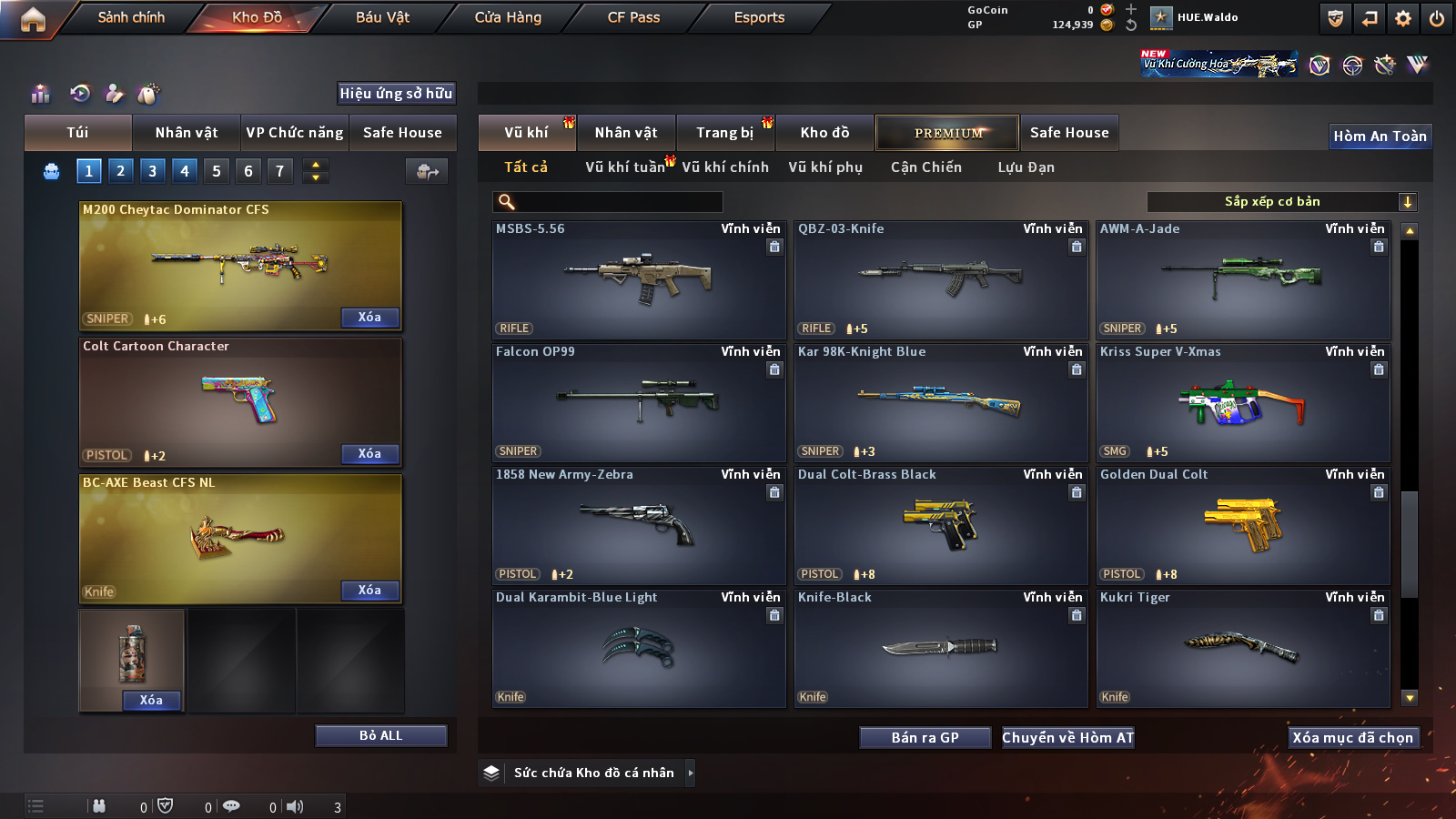
Task: Open the Cửa Hàng shop menu
Action: coord(508,17)
